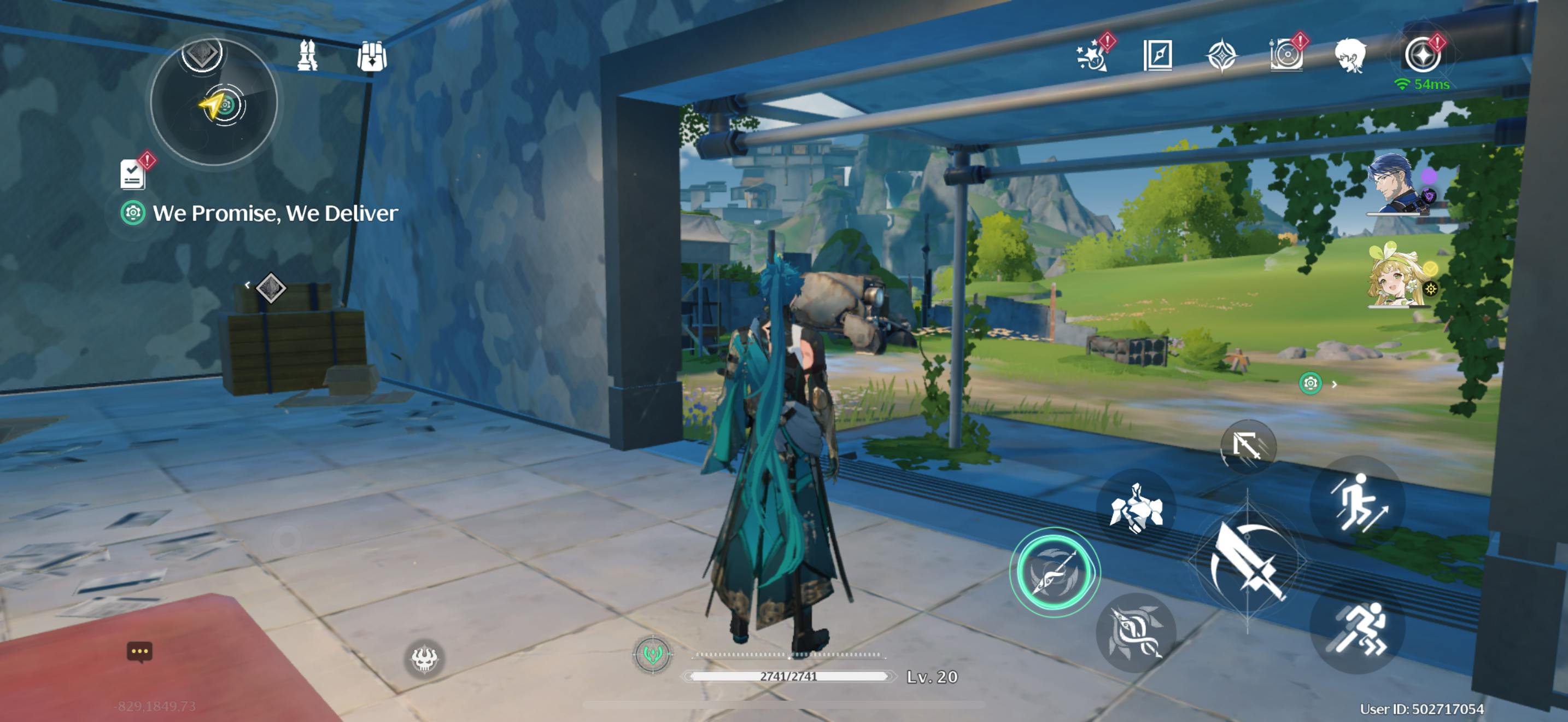Tap the jump button

point(1358,502)
